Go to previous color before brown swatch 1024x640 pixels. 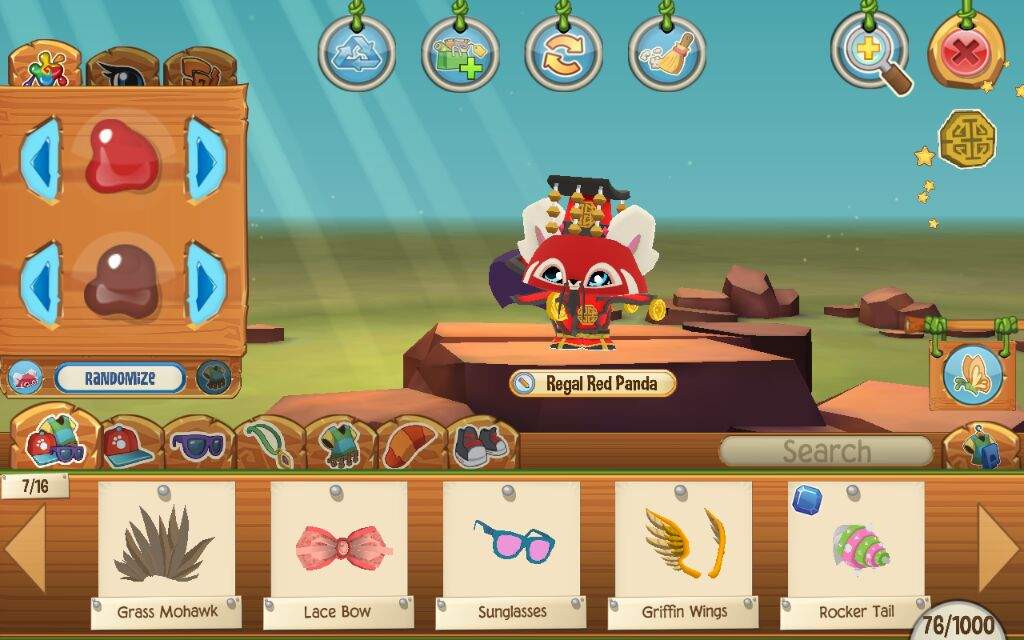click(x=40, y=285)
